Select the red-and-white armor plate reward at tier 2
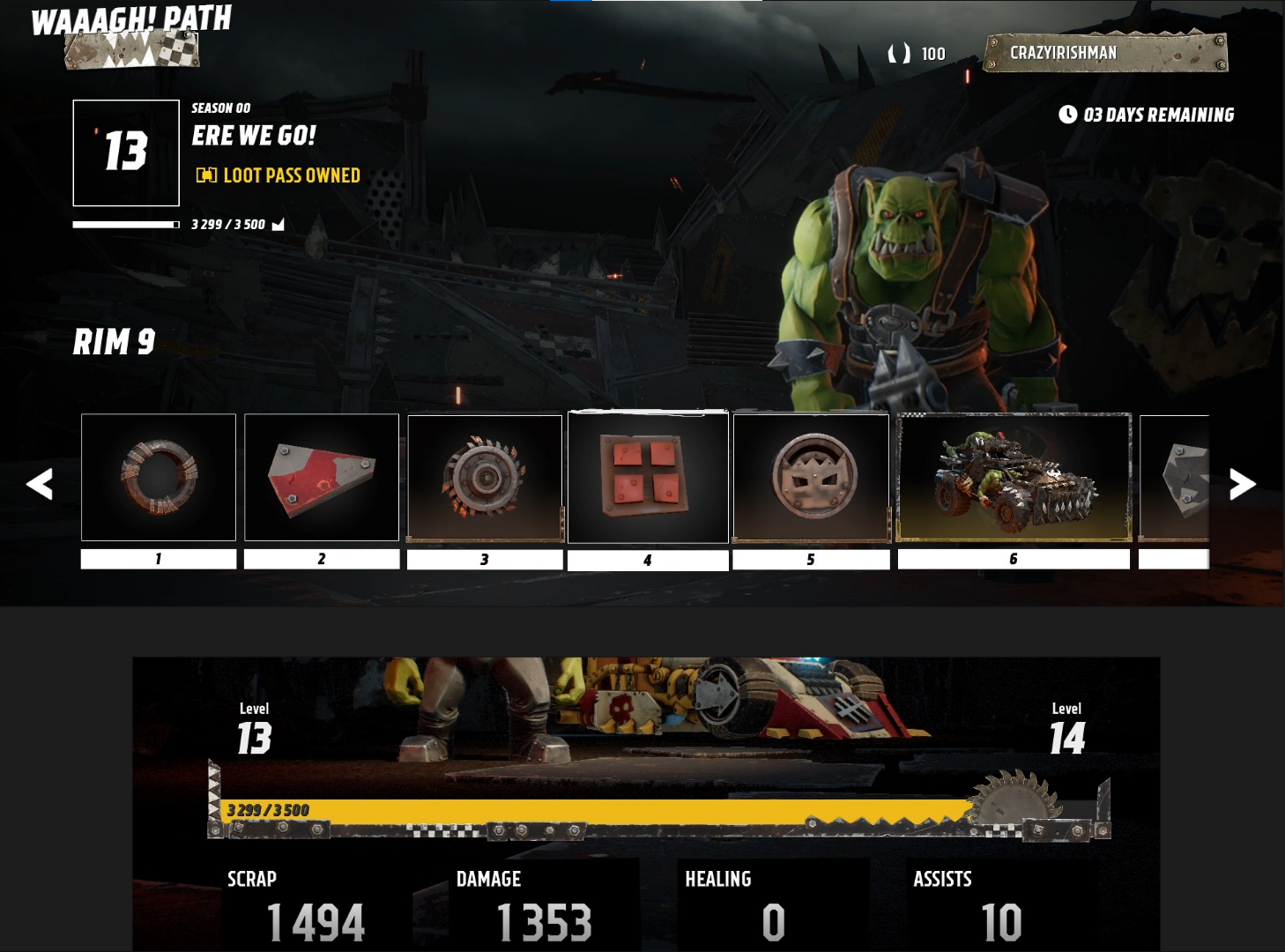The image size is (1285, 952). tap(322, 477)
